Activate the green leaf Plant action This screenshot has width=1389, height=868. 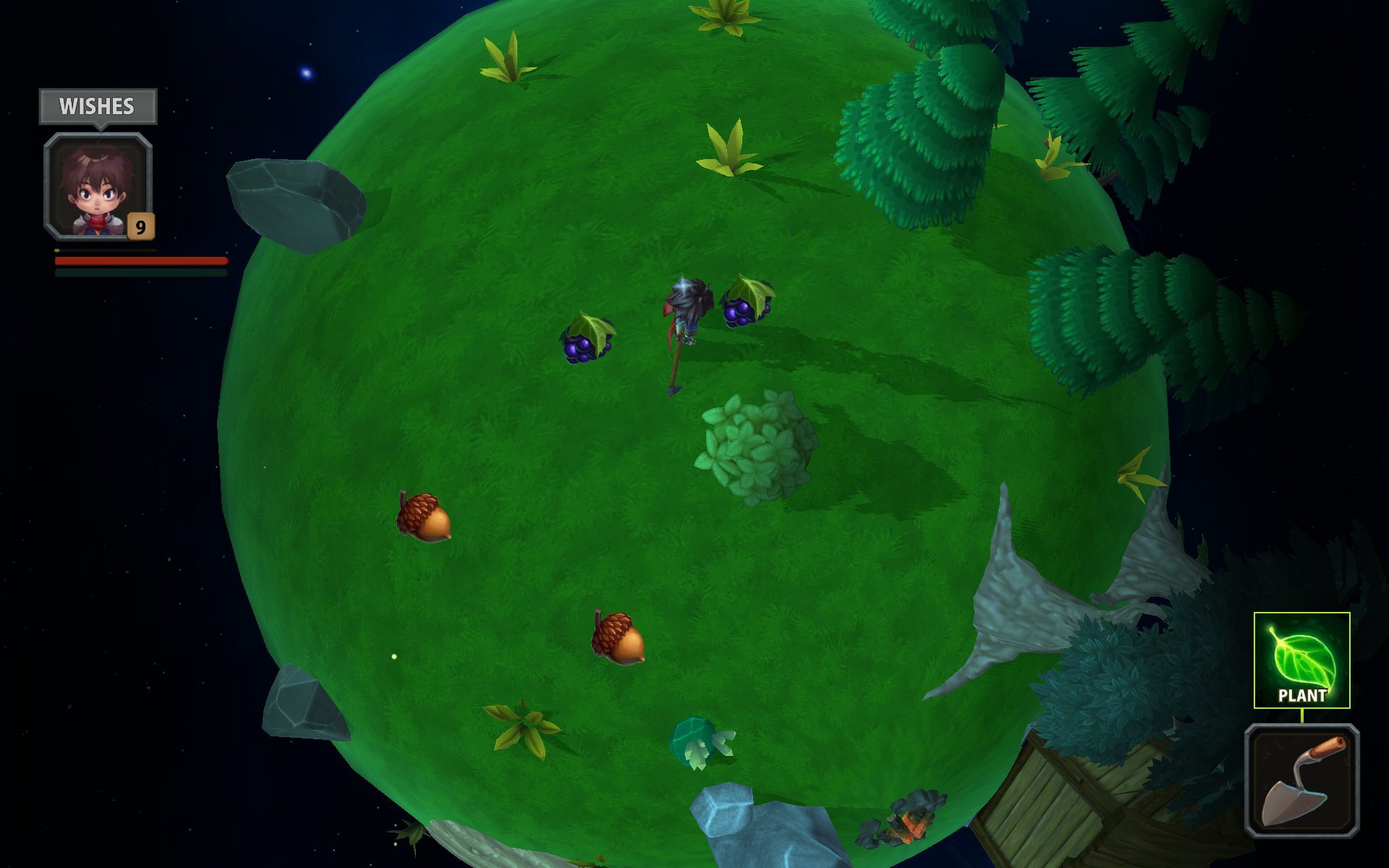(x=1301, y=659)
